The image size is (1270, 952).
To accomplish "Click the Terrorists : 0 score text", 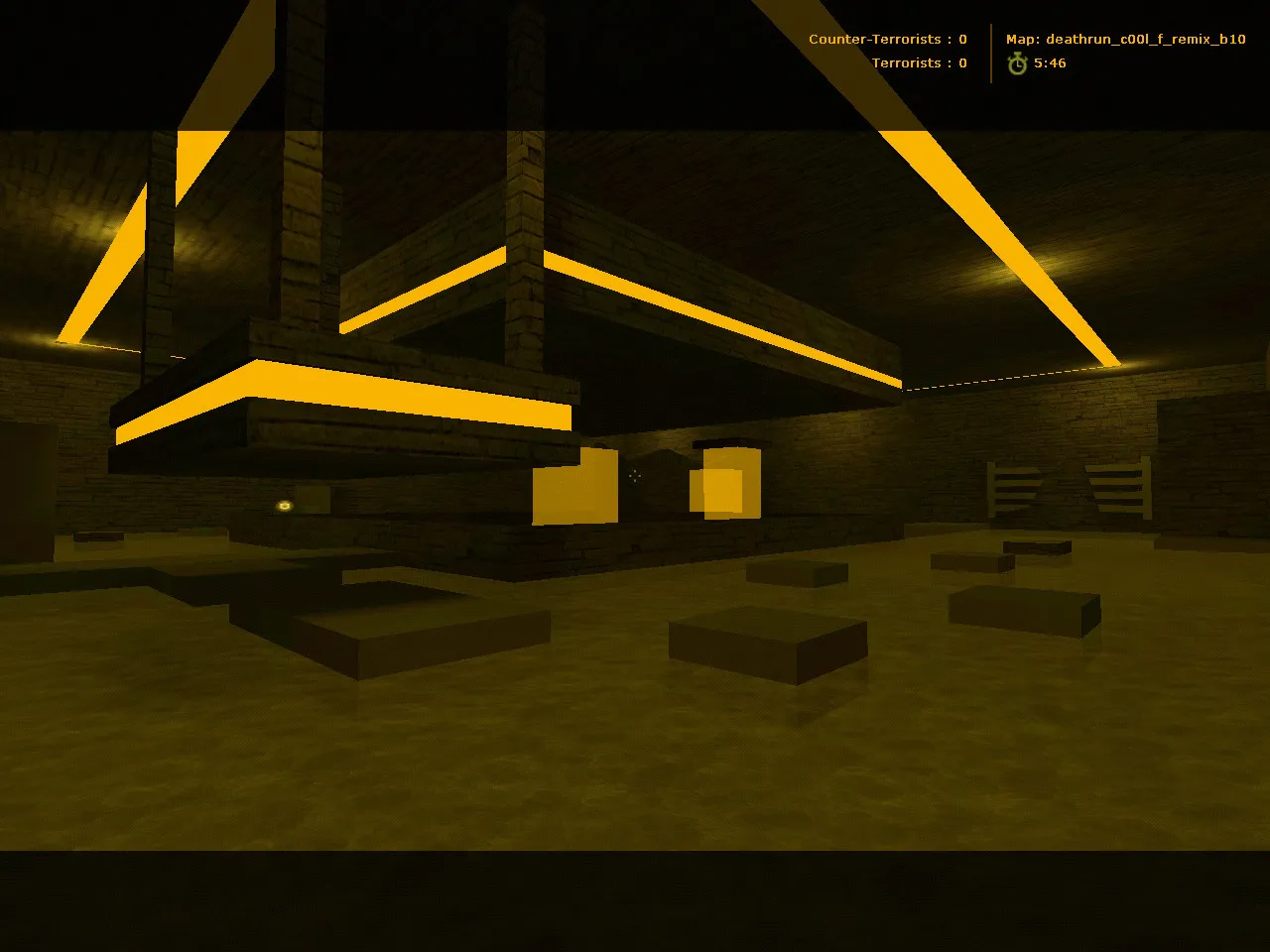I will [x=920, y=62].
